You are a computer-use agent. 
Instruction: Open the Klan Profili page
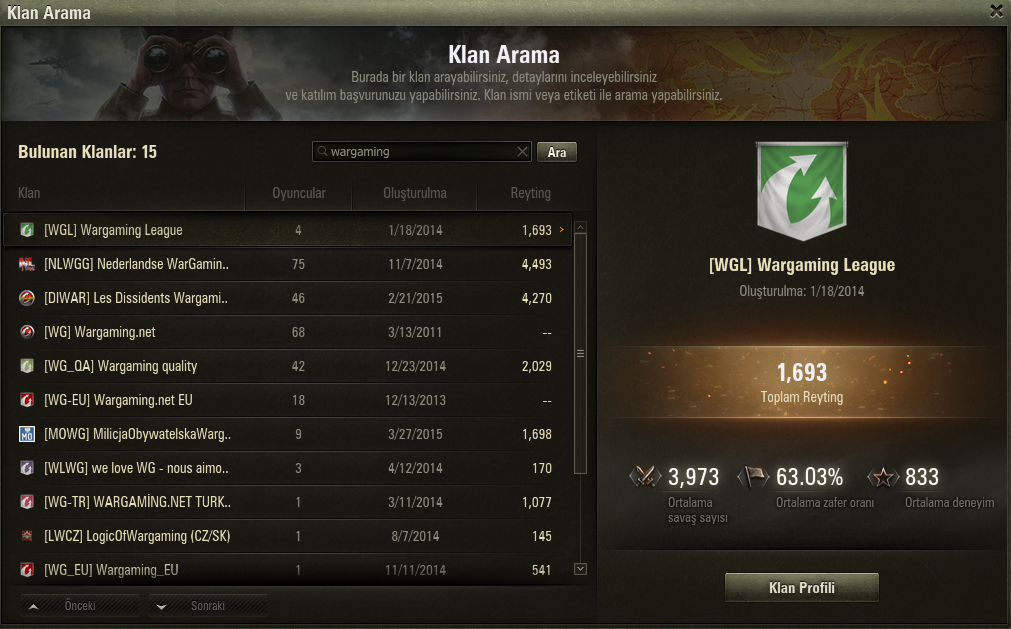(x=801, y=588)
